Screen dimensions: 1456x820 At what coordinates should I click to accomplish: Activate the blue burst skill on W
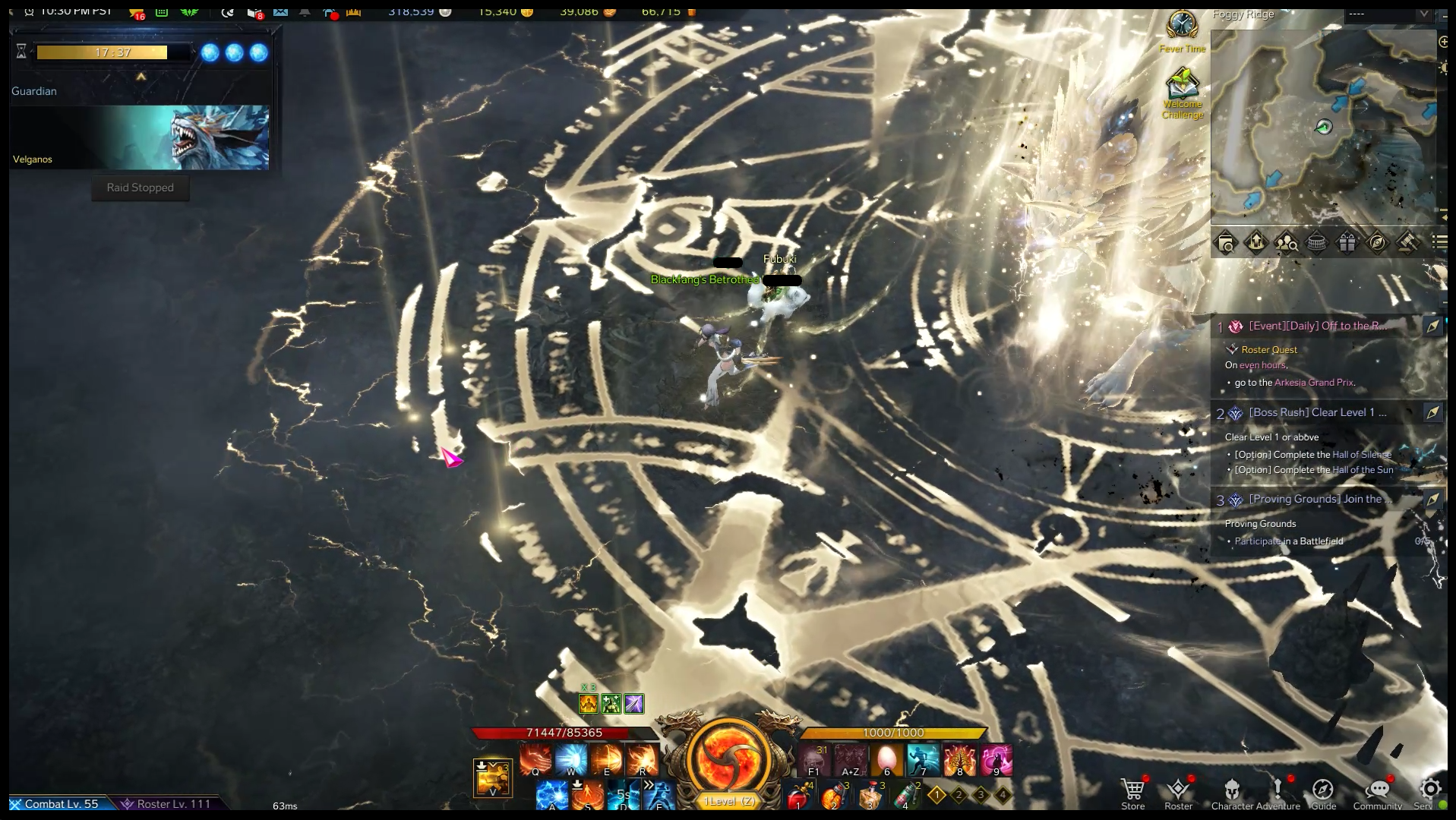(x=571, y=759)
